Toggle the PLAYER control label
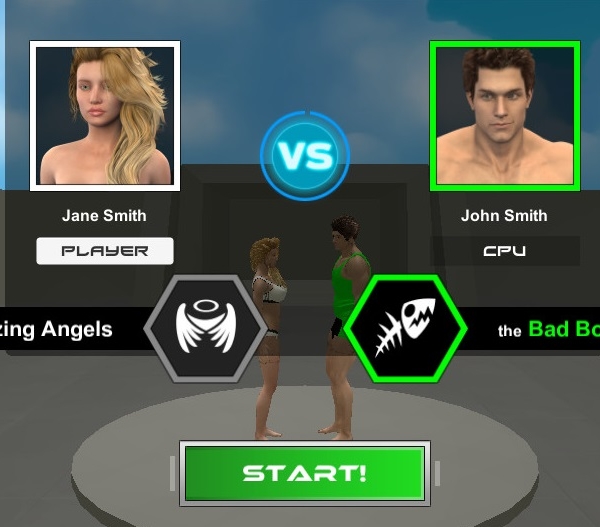This screenshot has width=600, height=527. tap(105, 251)
